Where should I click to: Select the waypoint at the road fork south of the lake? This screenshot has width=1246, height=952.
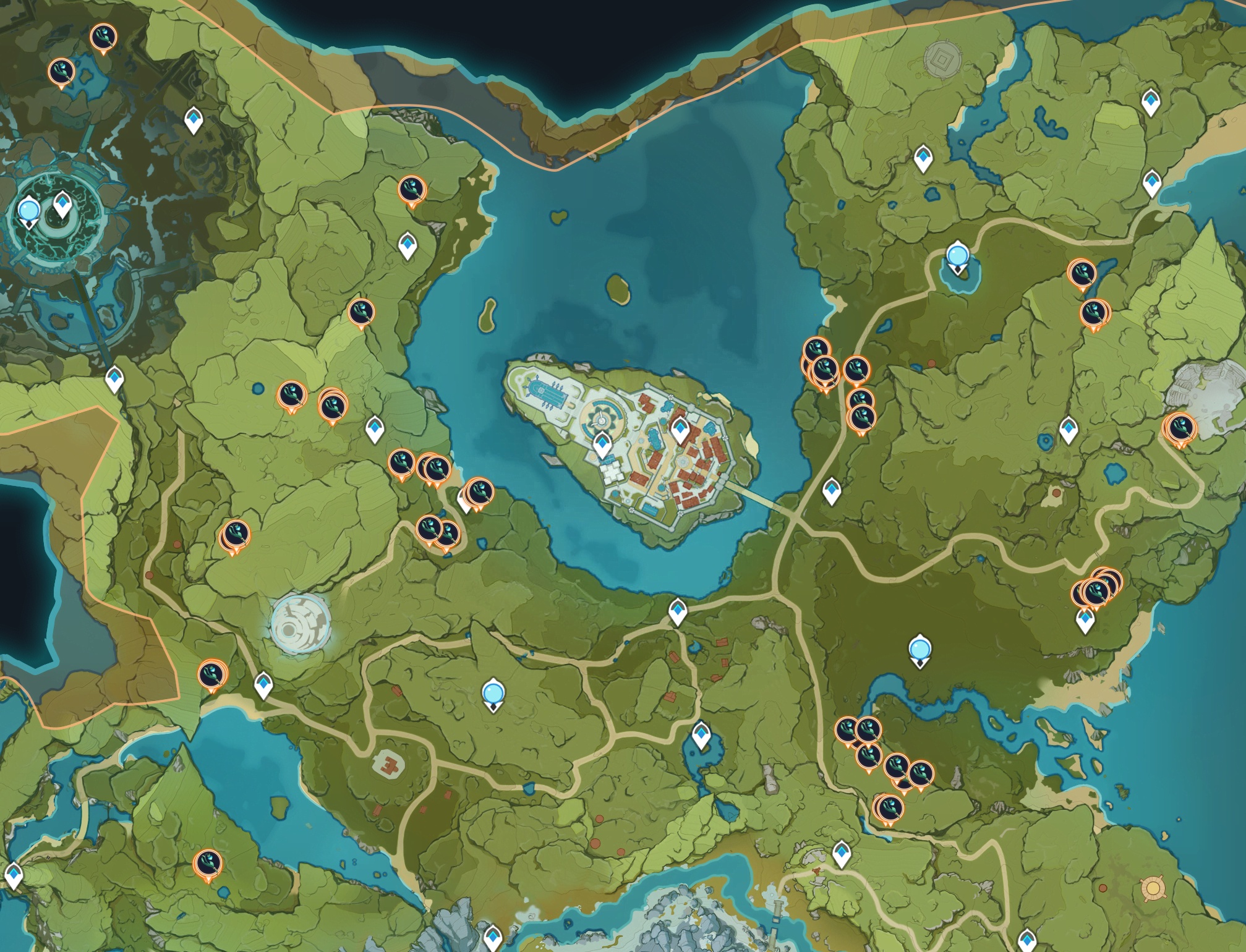[678, 611]
